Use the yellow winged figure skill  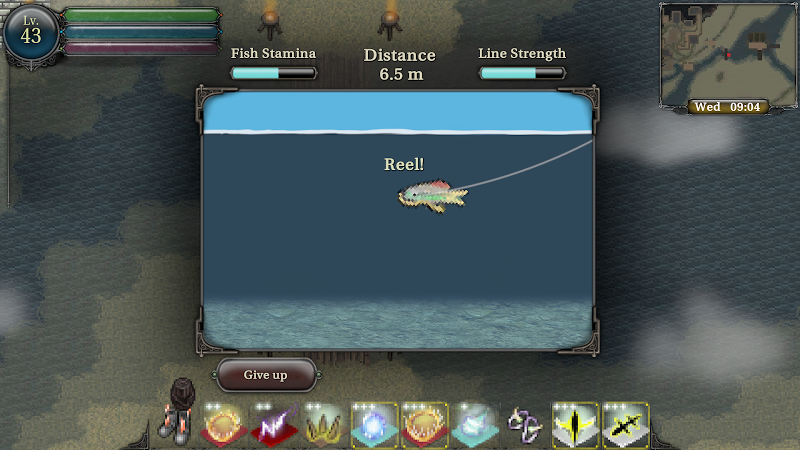click(575, 427)
